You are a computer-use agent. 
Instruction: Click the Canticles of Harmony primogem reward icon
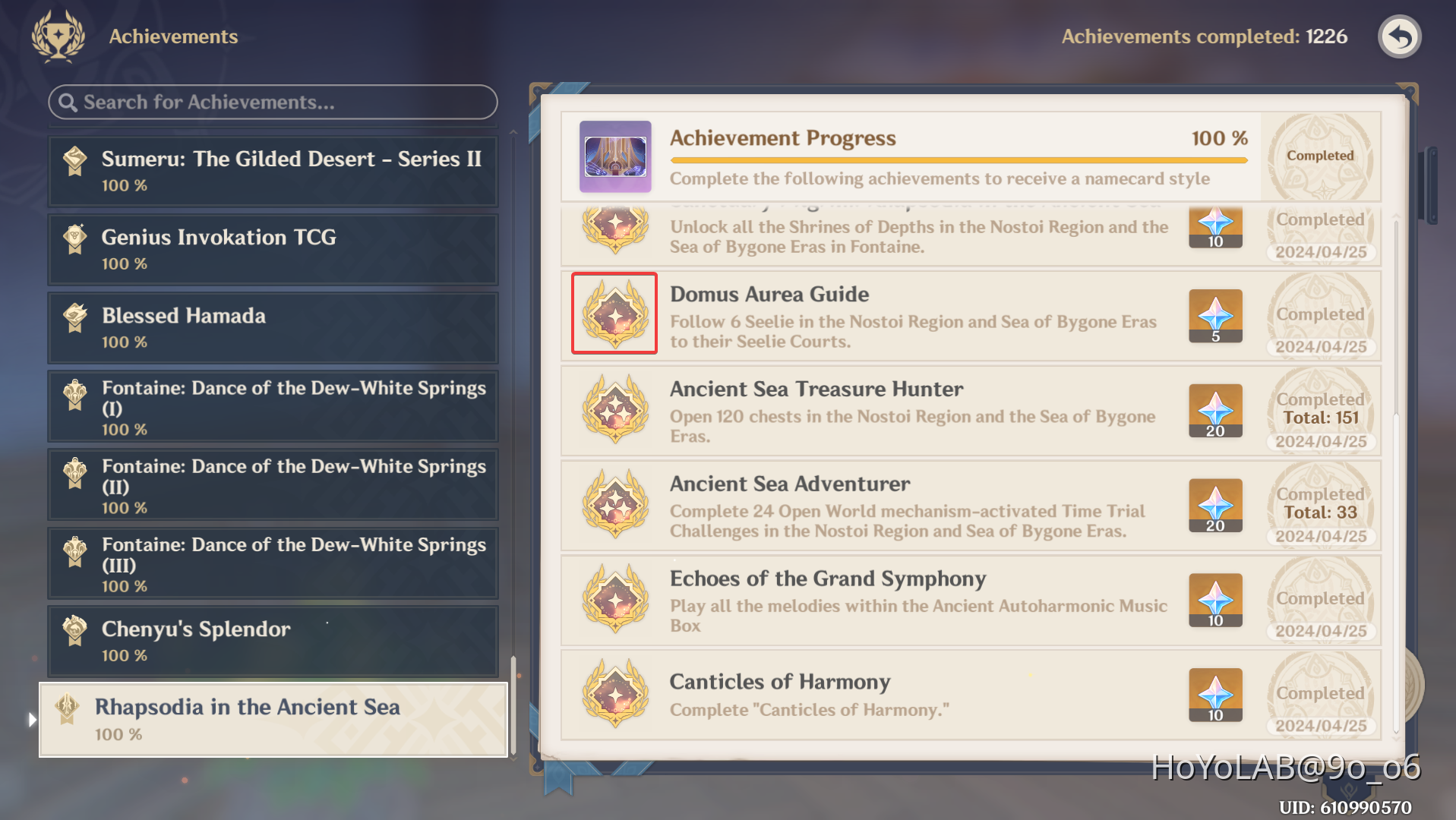(1214, 693)
